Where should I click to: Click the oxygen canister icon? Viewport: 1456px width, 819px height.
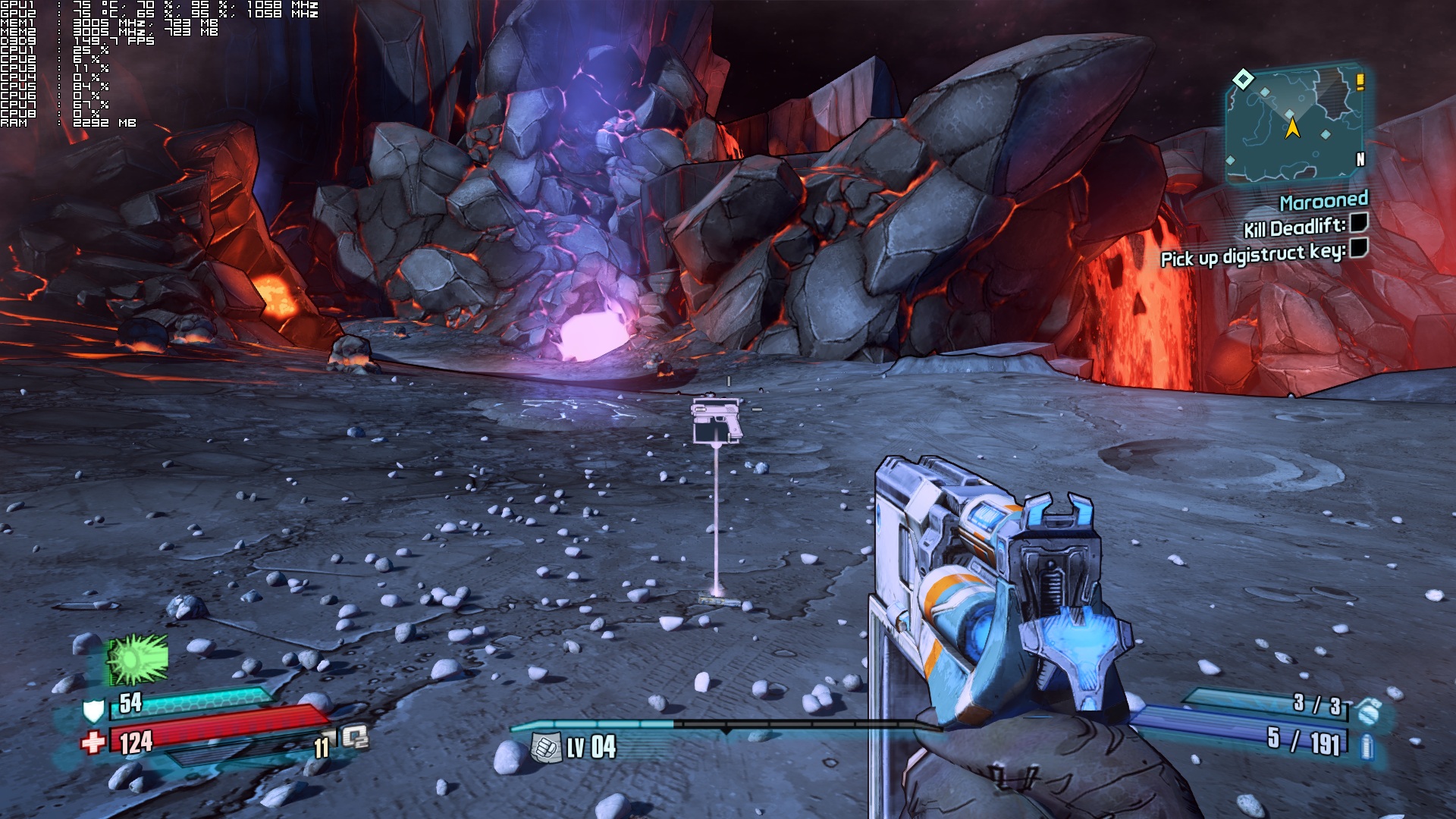tap(355, 737)
